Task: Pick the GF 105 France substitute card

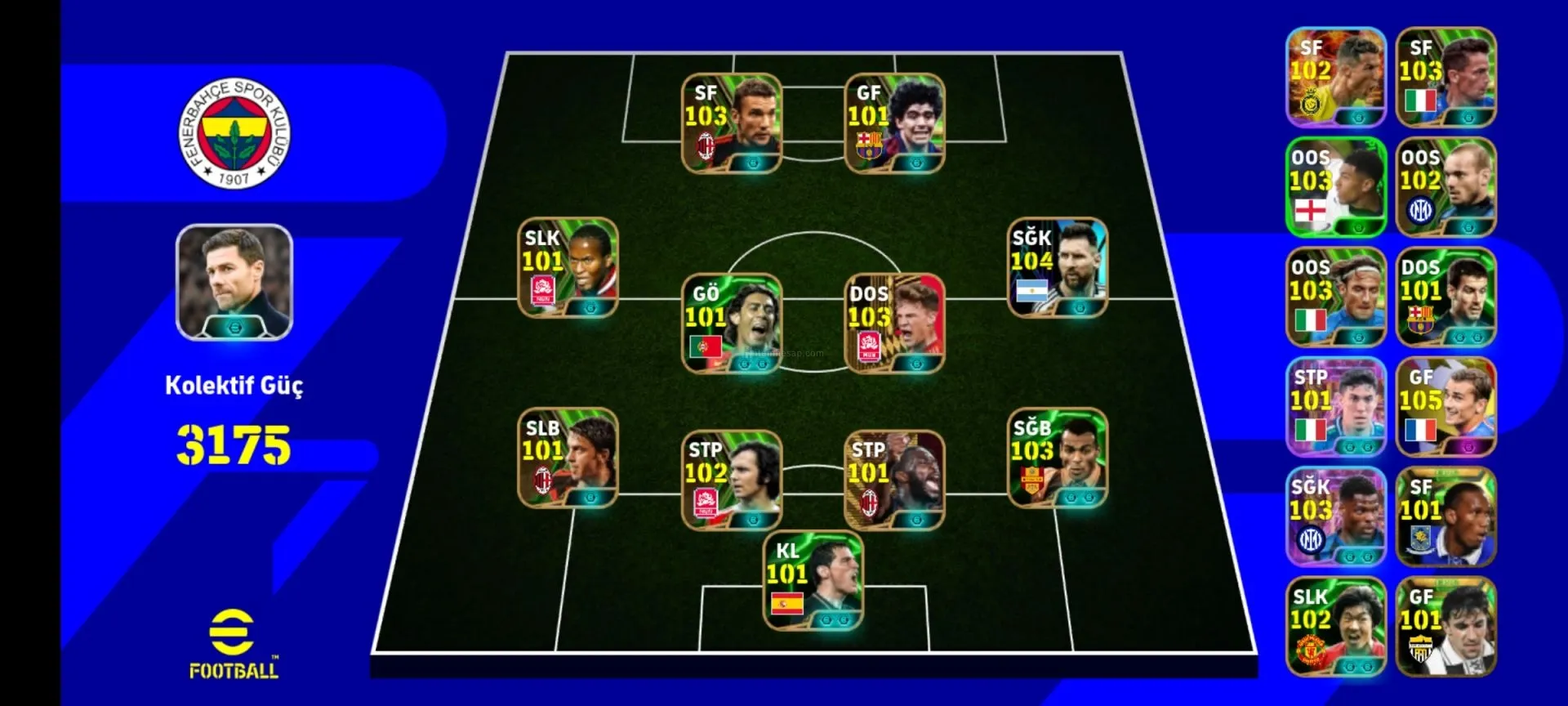Action: click(x=1445, y=407)
